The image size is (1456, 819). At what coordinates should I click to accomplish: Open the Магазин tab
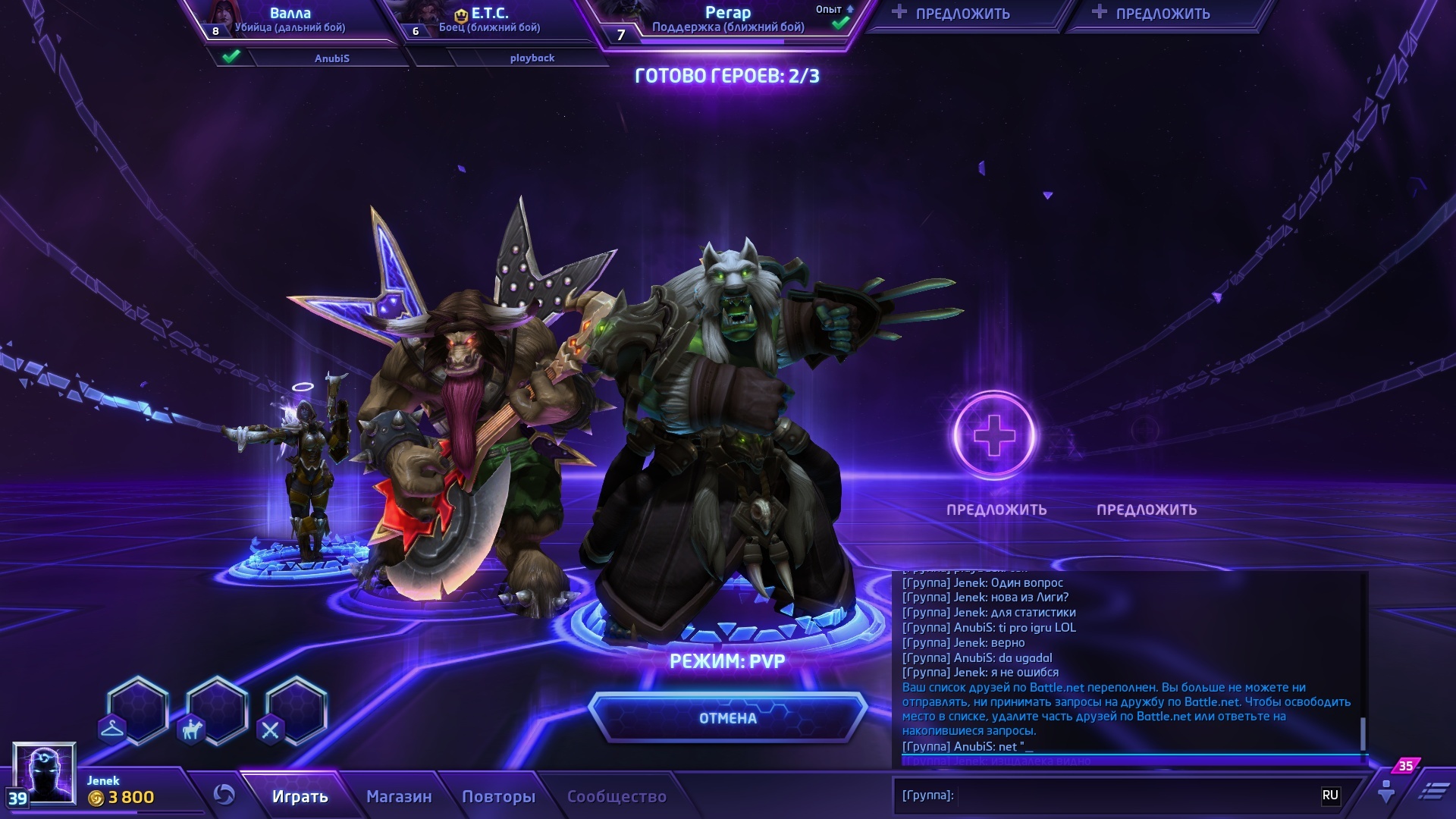point(399,796)
